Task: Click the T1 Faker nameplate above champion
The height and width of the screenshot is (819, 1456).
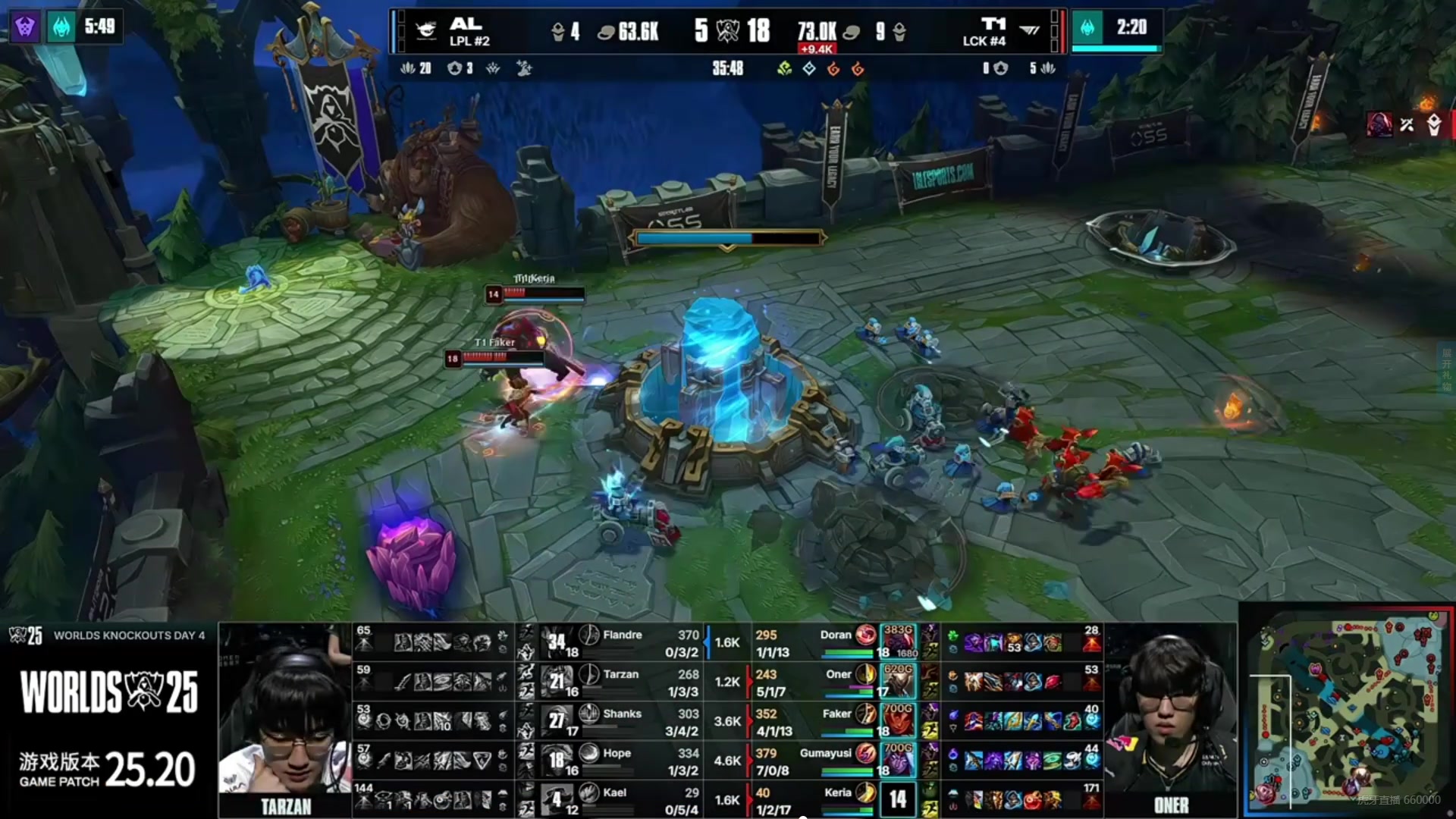Action: coord(494,343)
